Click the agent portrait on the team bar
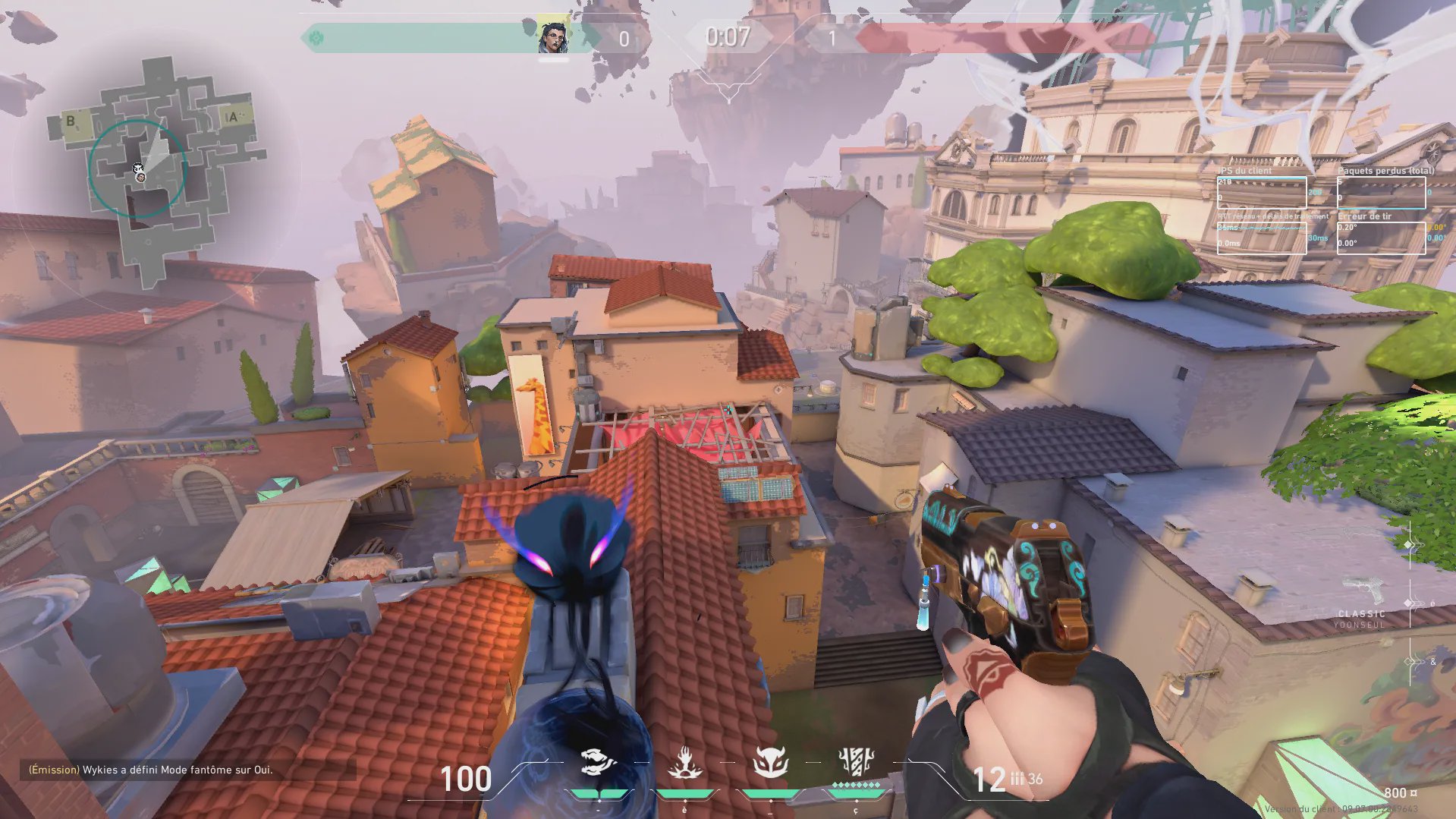The height and width of the screenshot is (819, 1456). (x=553, y=36)
